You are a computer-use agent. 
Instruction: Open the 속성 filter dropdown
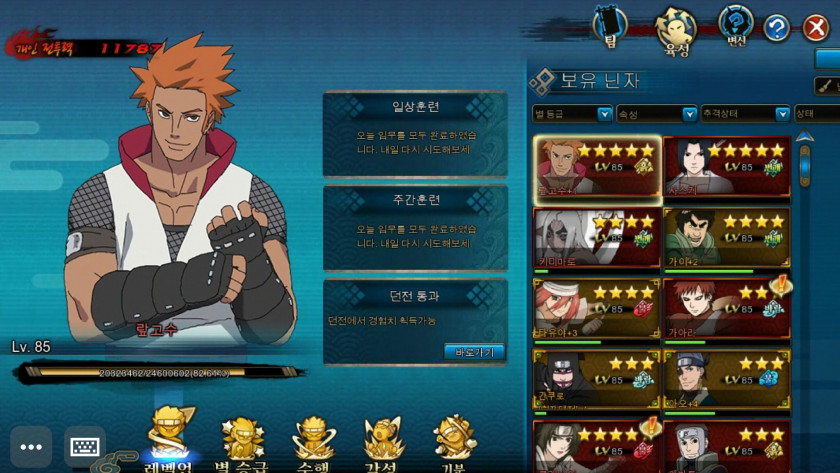pyautogui.click(x=656, y=114)
